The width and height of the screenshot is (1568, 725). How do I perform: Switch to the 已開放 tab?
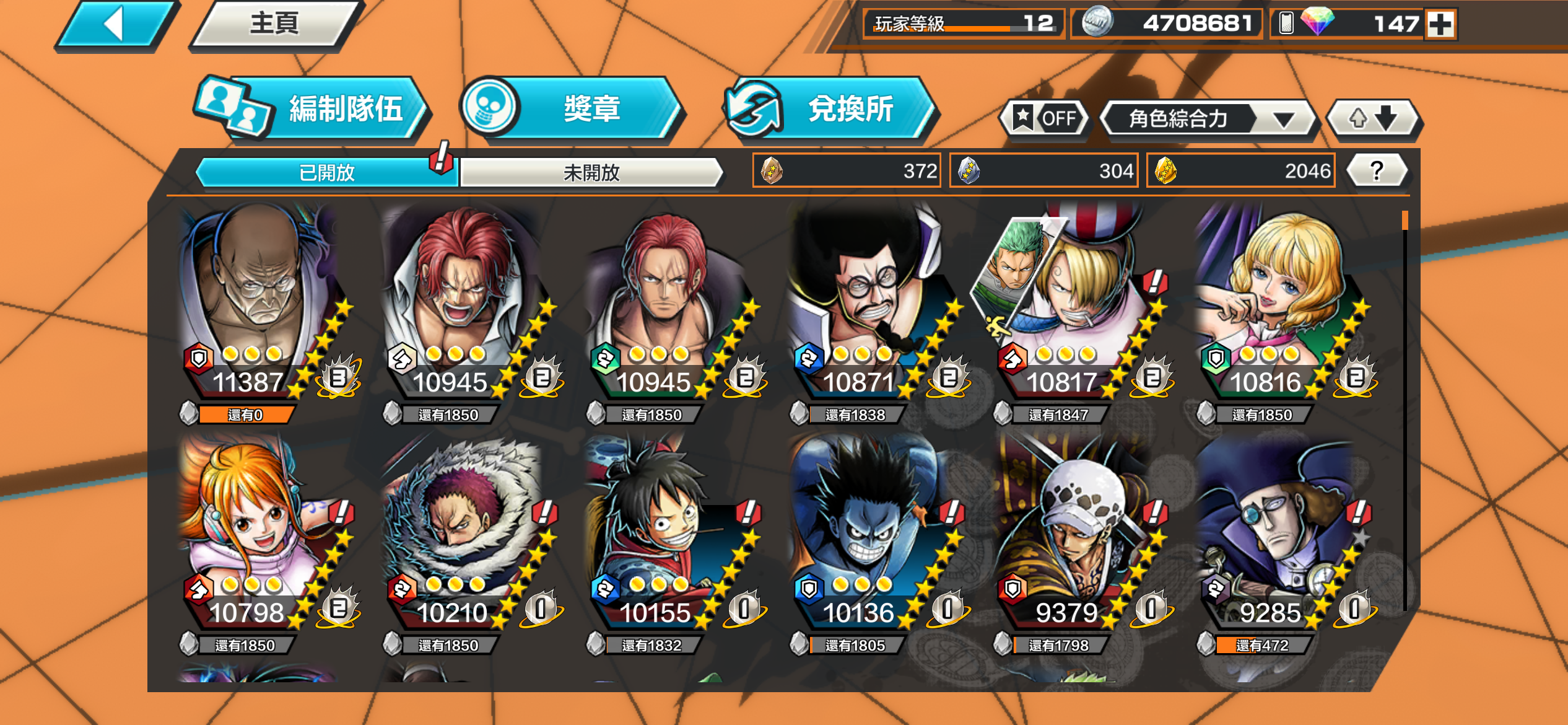click(326, 172)
